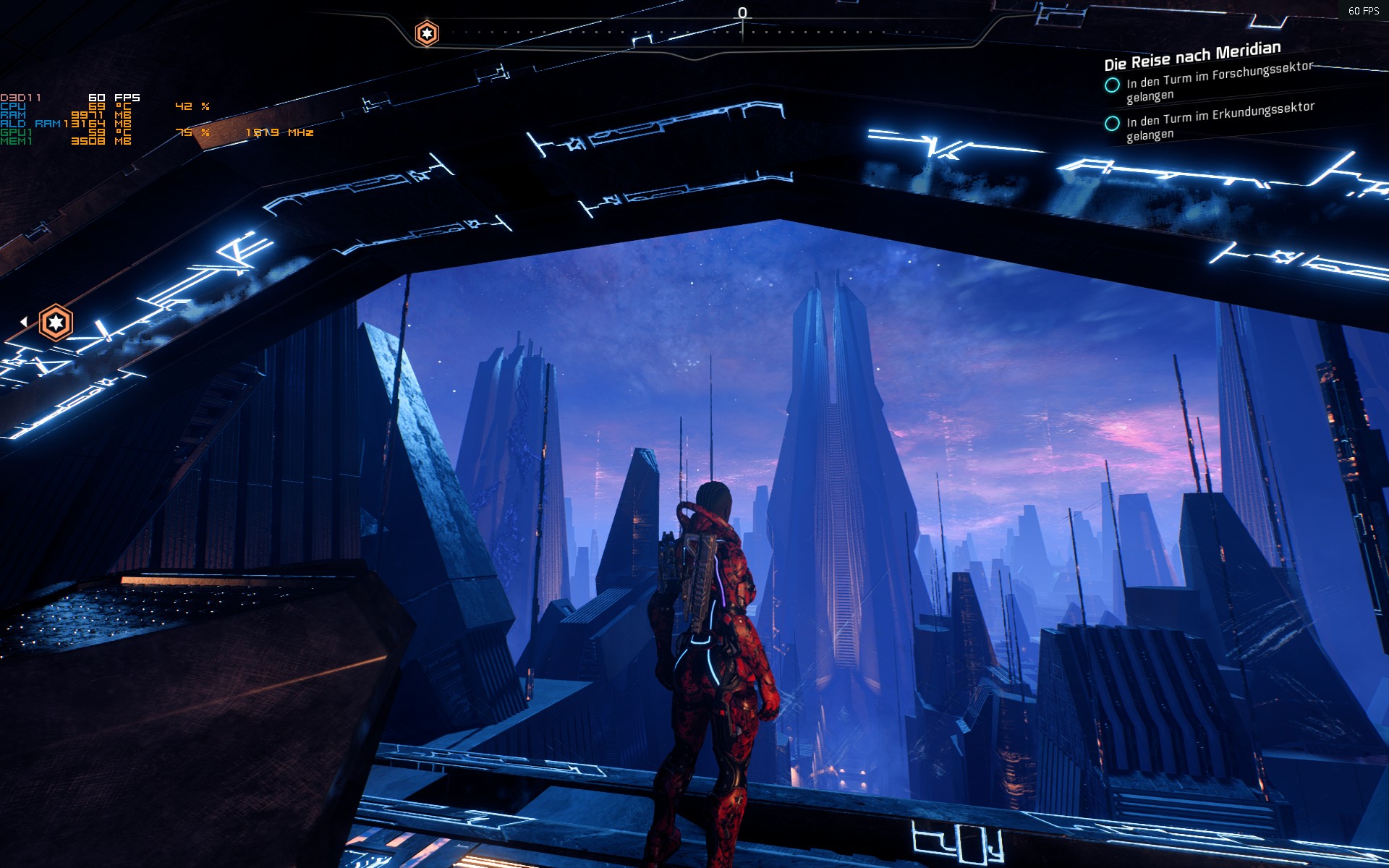Screen dimensions: 1389x868
Task: Open the "Die Reise nach Meridian" quest title
Action: pos(1192,56)
